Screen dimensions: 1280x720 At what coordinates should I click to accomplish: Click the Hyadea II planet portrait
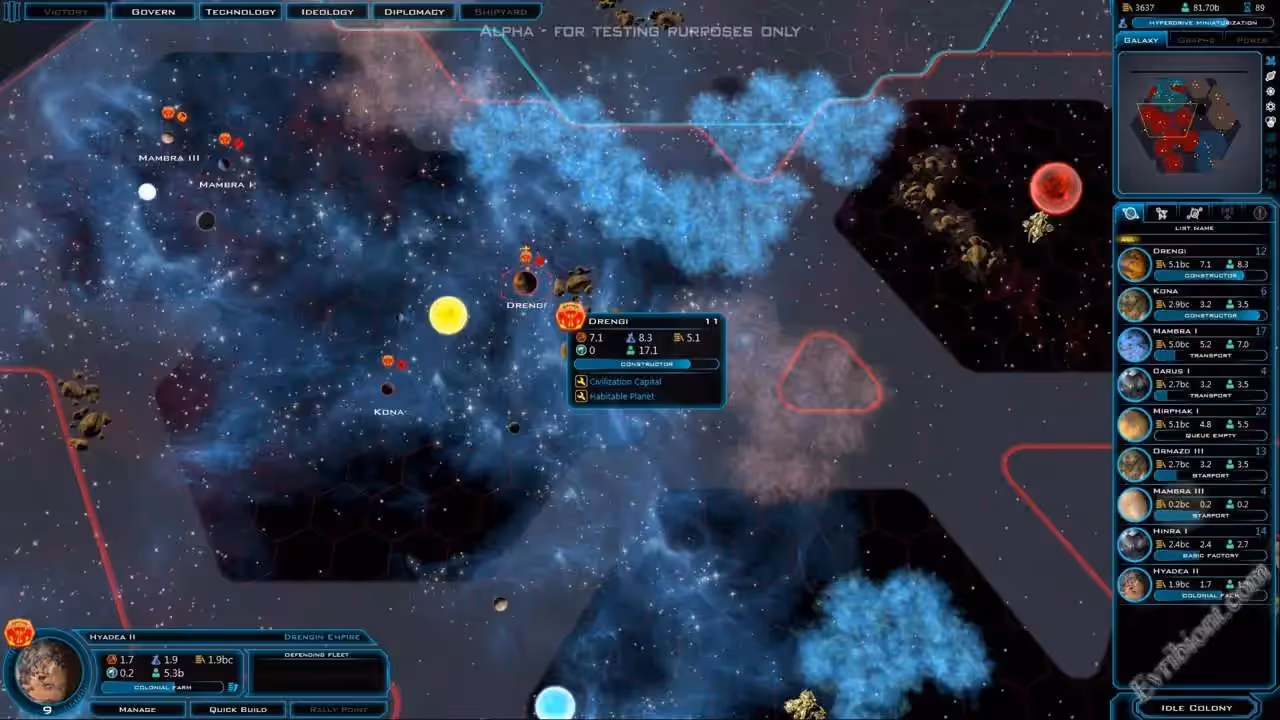[48, 672]
